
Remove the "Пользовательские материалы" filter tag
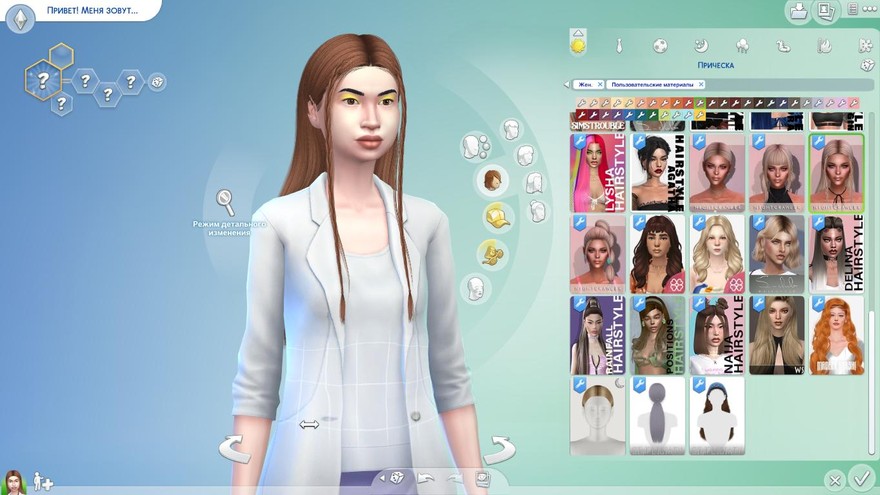(700, 84)
